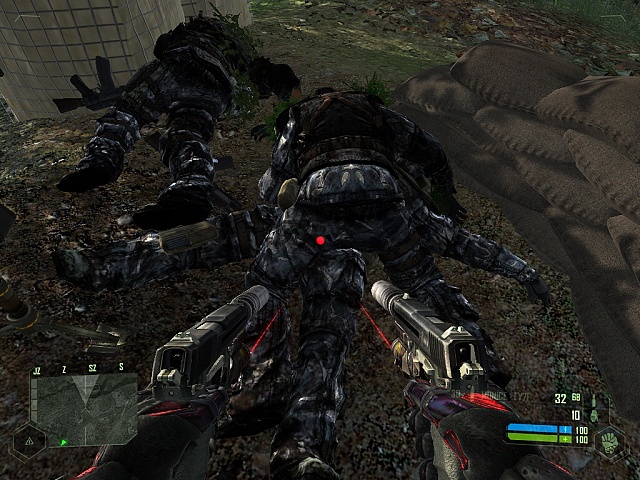Click the bullet ammo type icon
The width and height of the screenshot is (640, 480).
point(592,399)
